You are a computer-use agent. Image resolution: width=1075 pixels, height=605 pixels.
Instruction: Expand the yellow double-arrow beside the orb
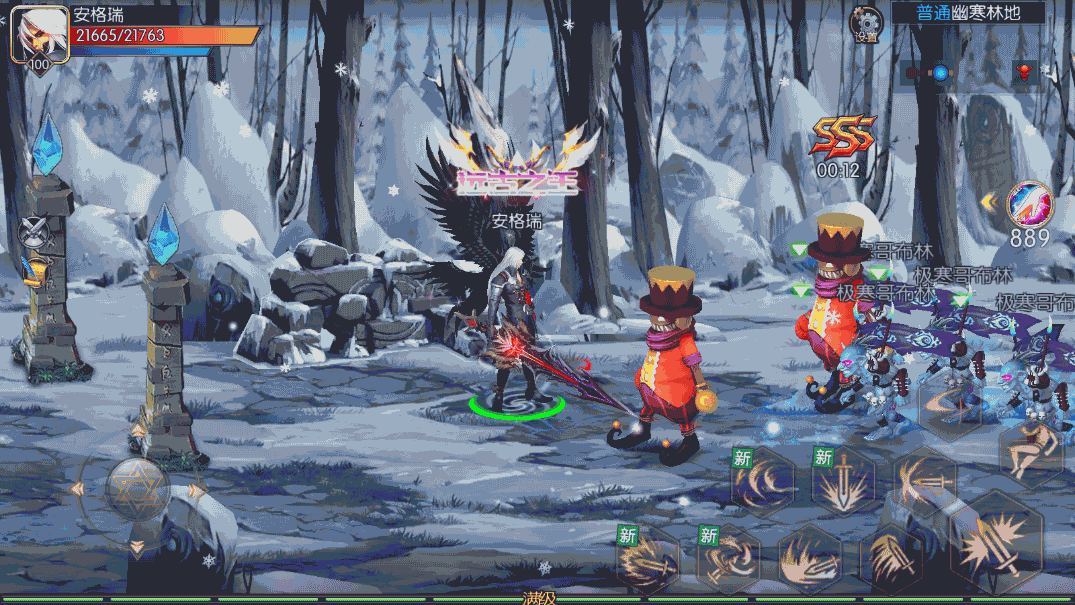[x=989, y=203]
